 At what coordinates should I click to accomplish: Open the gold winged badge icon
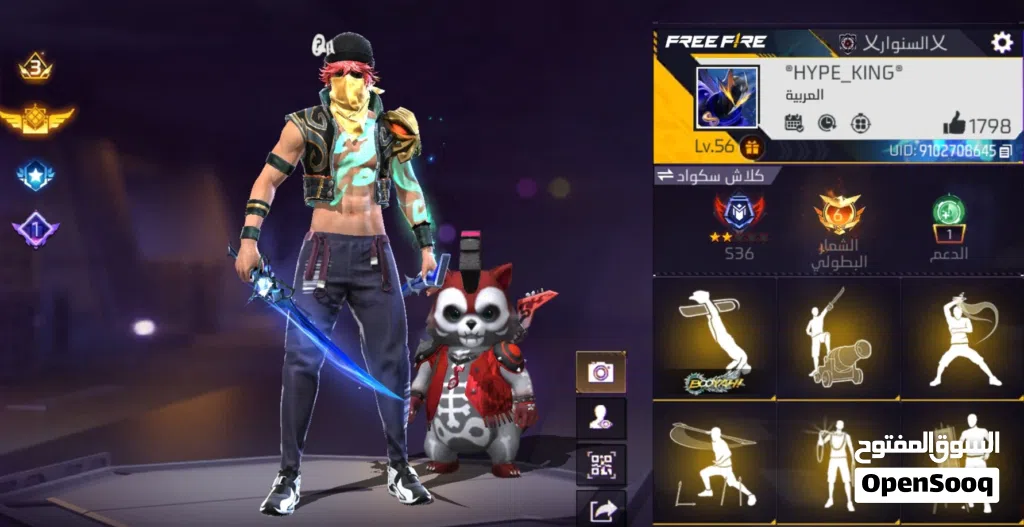click(x=37, y=120)
